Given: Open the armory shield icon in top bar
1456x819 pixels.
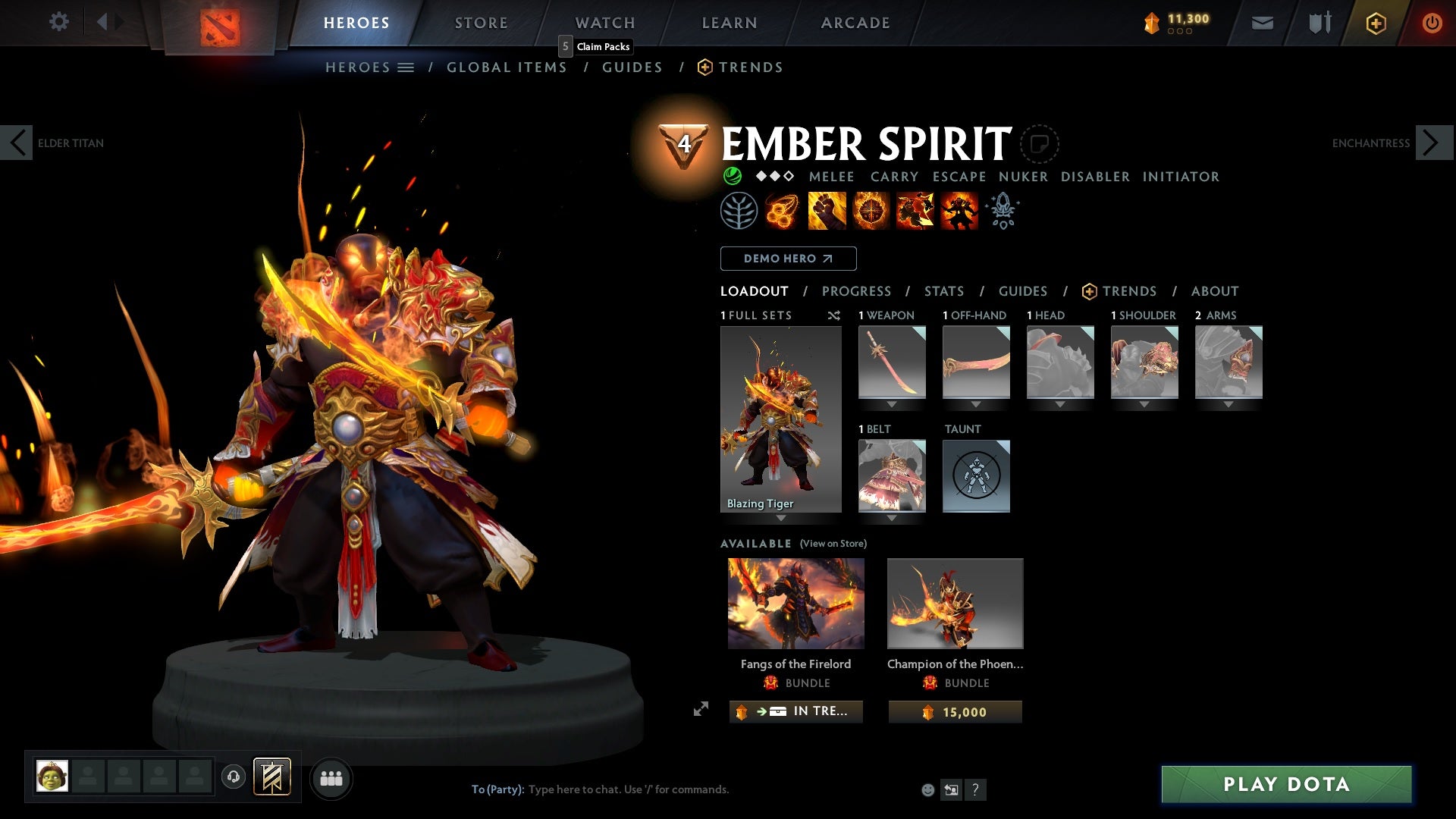Looking at the screenshot, I should [1319, 22].
